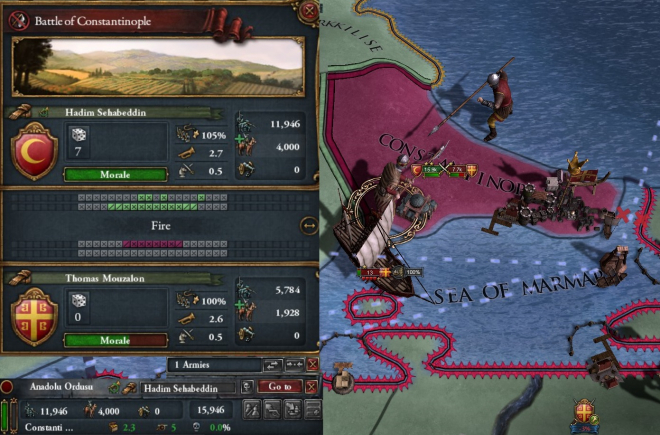Order the army with Go to
This screenshot has height=435, width=660.
(x=279, y=386)
